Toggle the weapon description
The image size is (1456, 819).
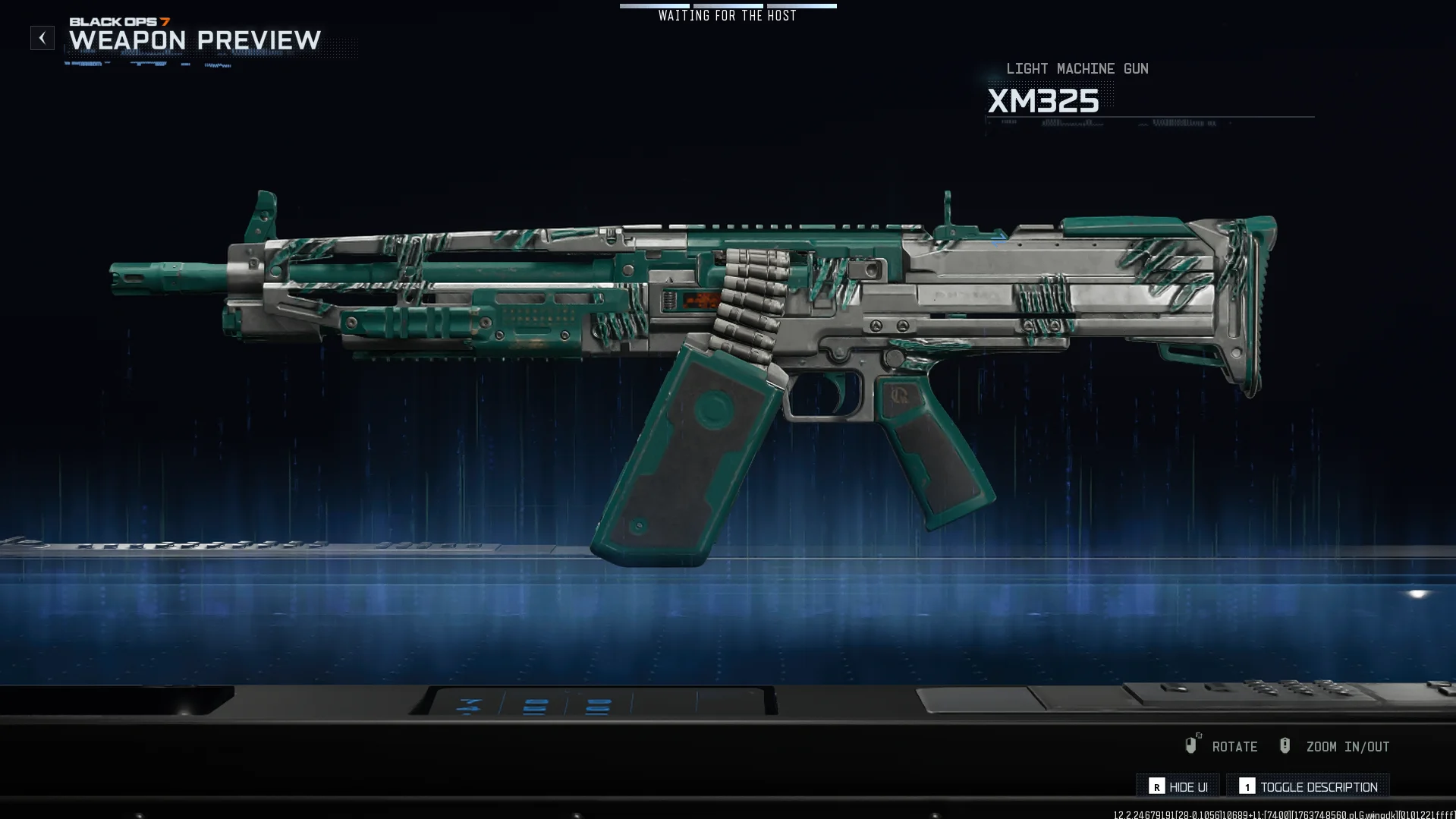[1308, 786]
